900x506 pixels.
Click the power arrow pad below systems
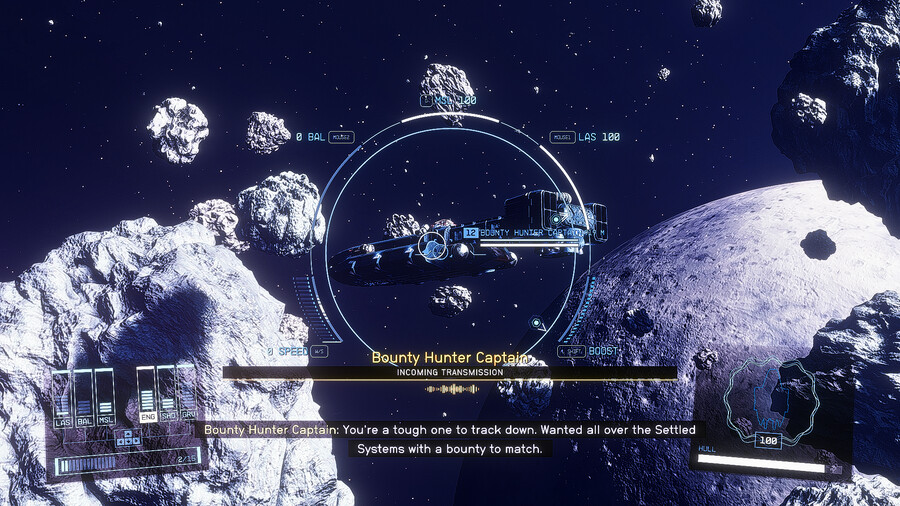pyautogui.click(x=127, y=437)
